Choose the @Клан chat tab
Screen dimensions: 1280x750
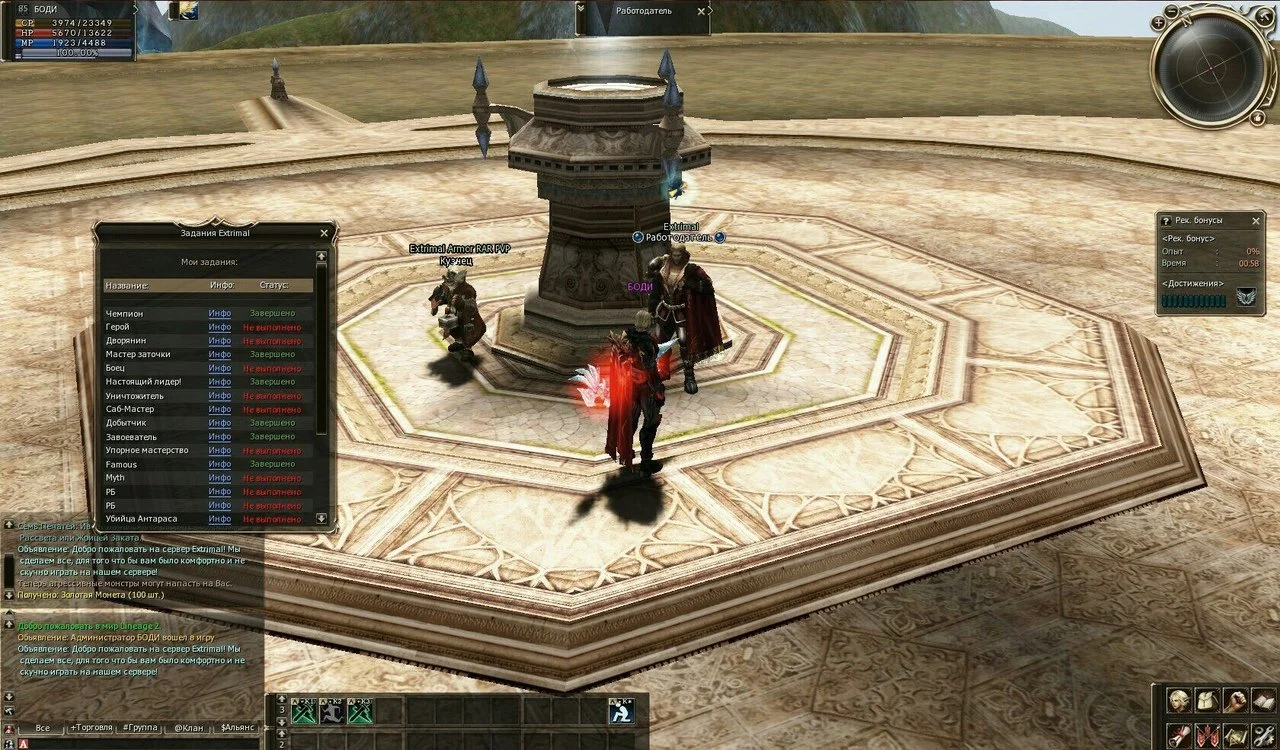[x=187, y=728]
